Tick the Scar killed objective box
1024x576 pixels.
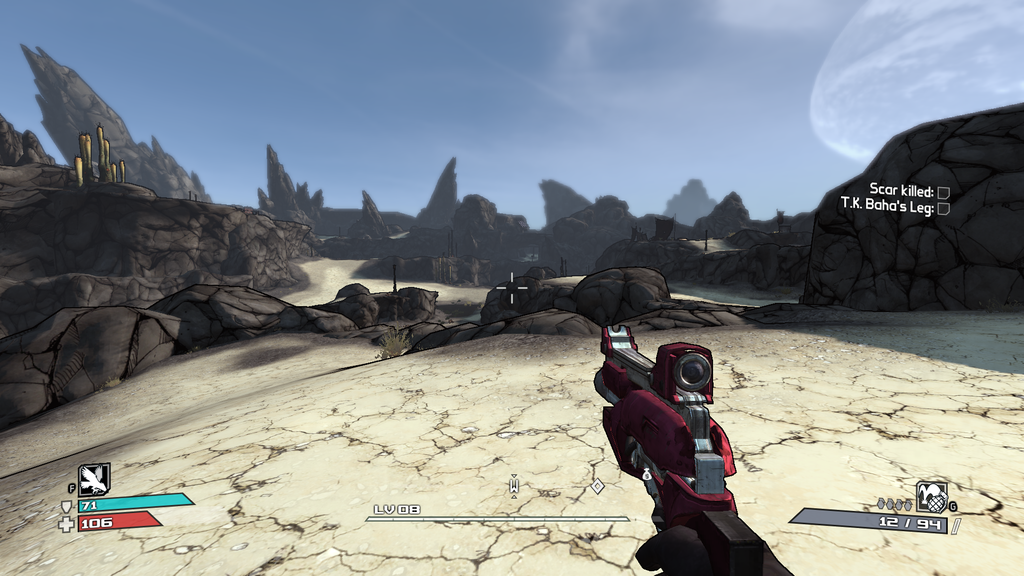click(943, 191)
